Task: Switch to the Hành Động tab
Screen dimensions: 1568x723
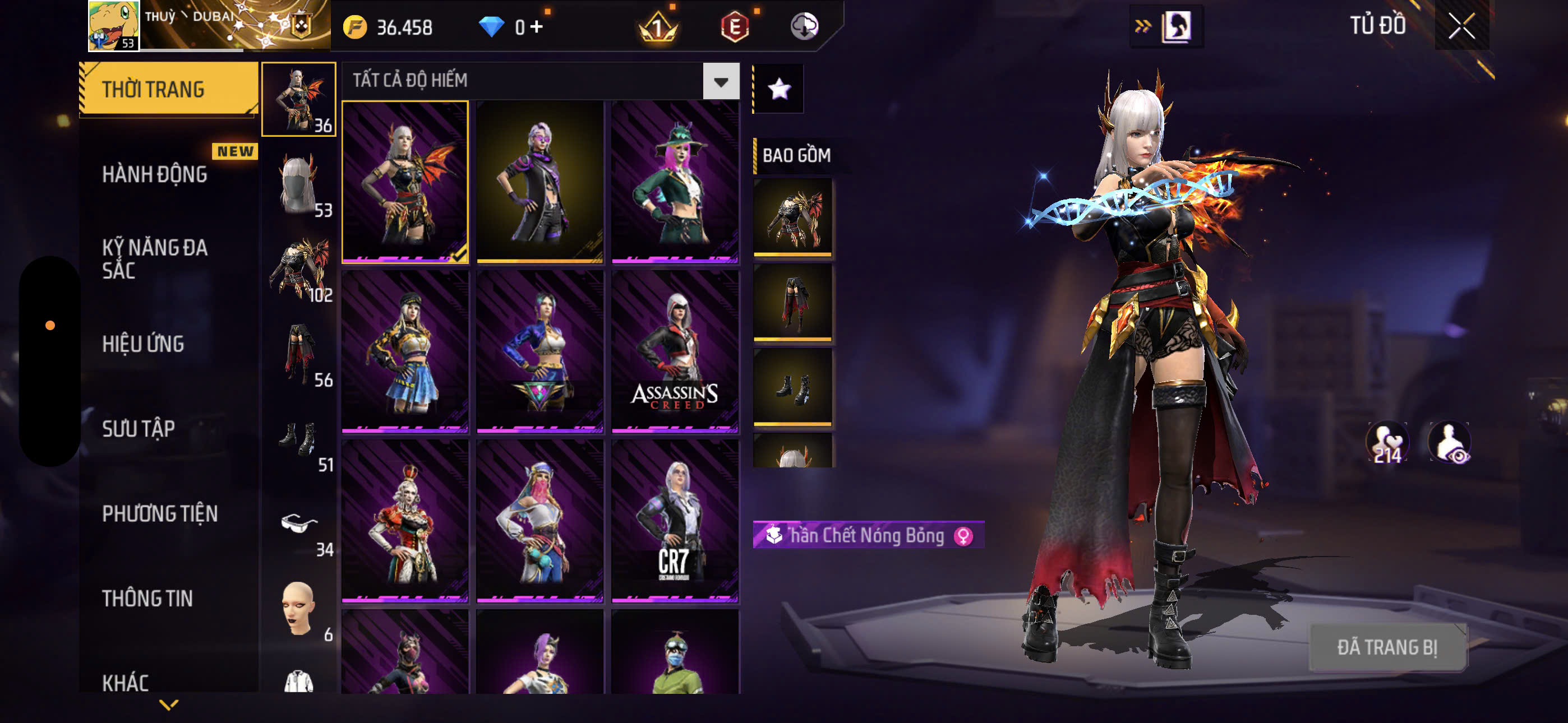Action: coord(155,175)
